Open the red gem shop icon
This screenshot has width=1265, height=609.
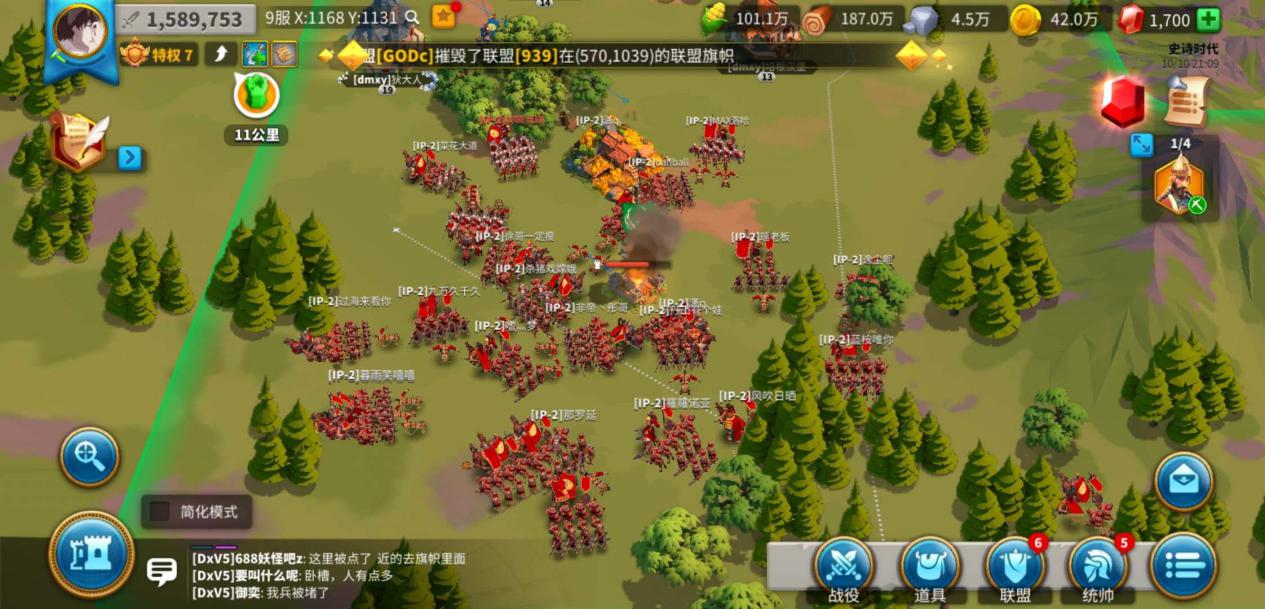tap(1124, 102)
